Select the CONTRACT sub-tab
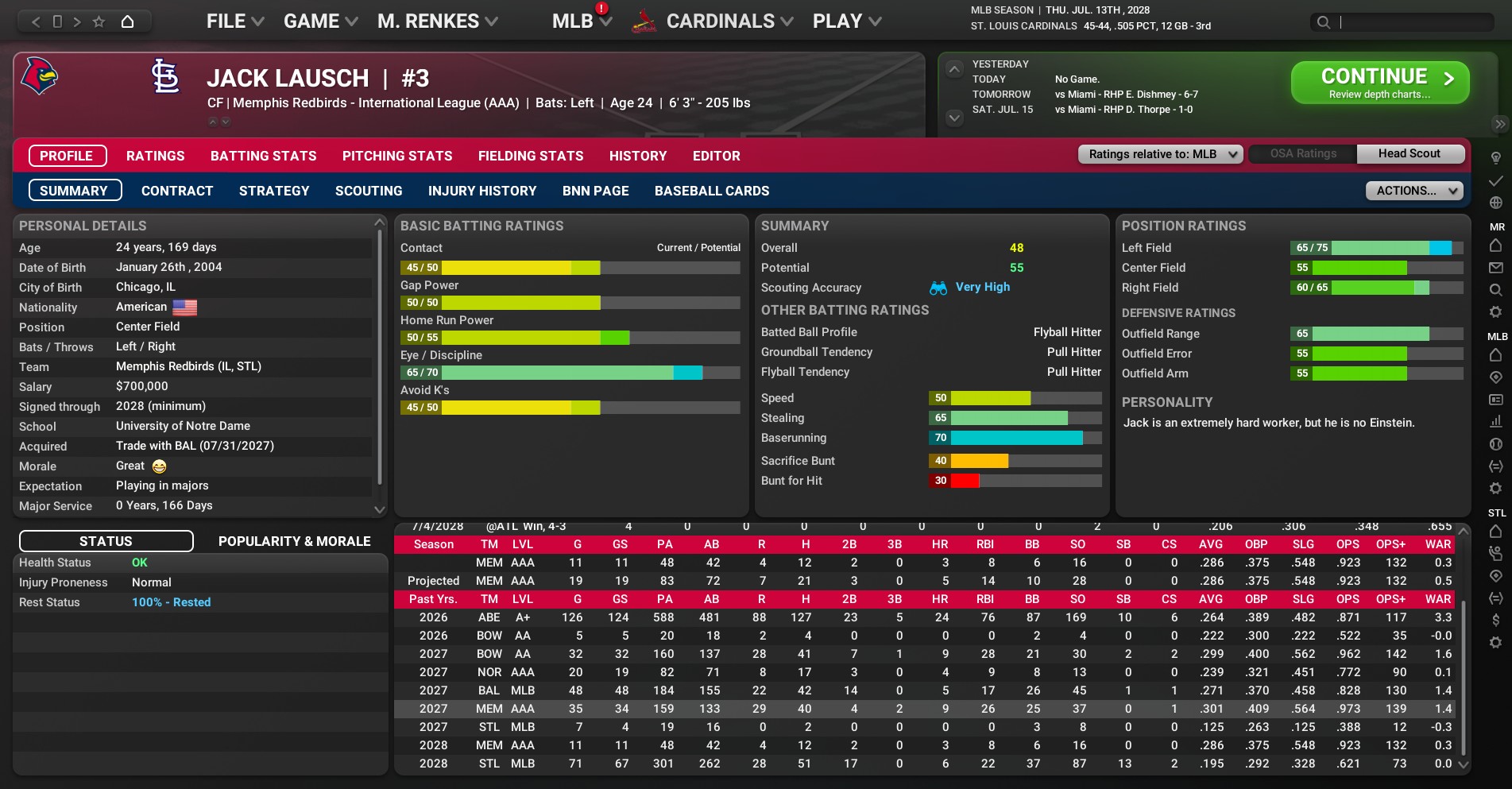Screen dimensions: 1512x789 pyautogui.click(x=176, y=191)
